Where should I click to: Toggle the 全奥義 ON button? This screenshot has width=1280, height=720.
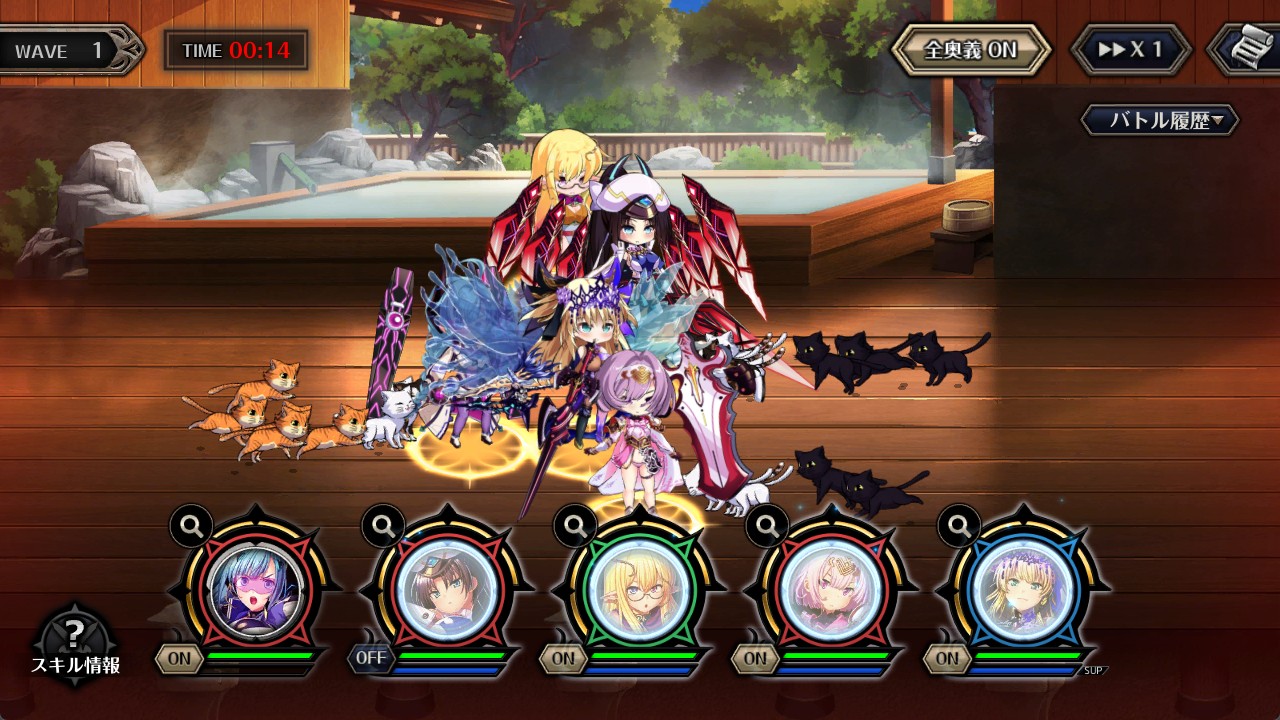pyautogui.click(x=970, y=50)
